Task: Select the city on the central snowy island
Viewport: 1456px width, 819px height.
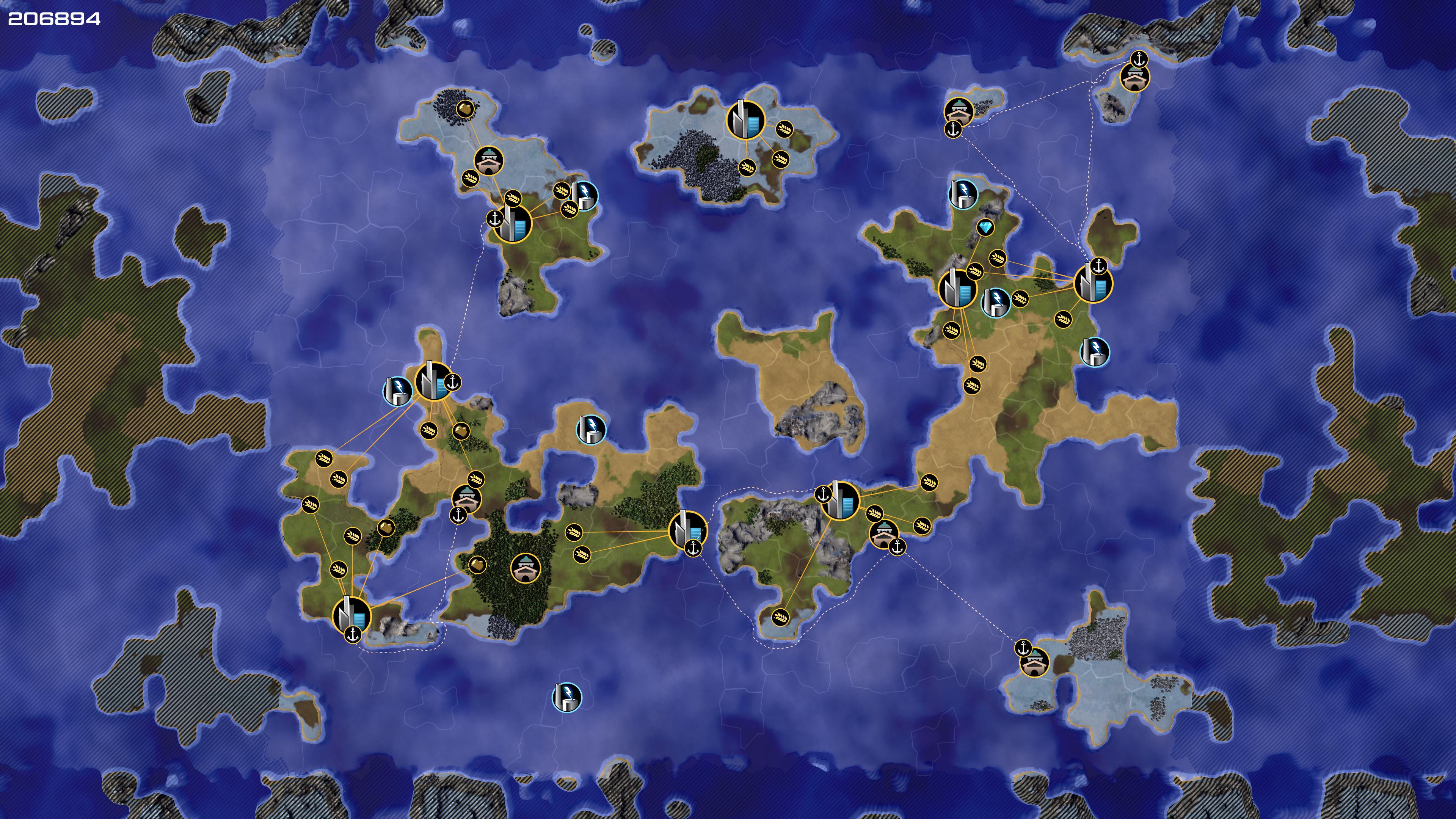Action: click(745, 120)
